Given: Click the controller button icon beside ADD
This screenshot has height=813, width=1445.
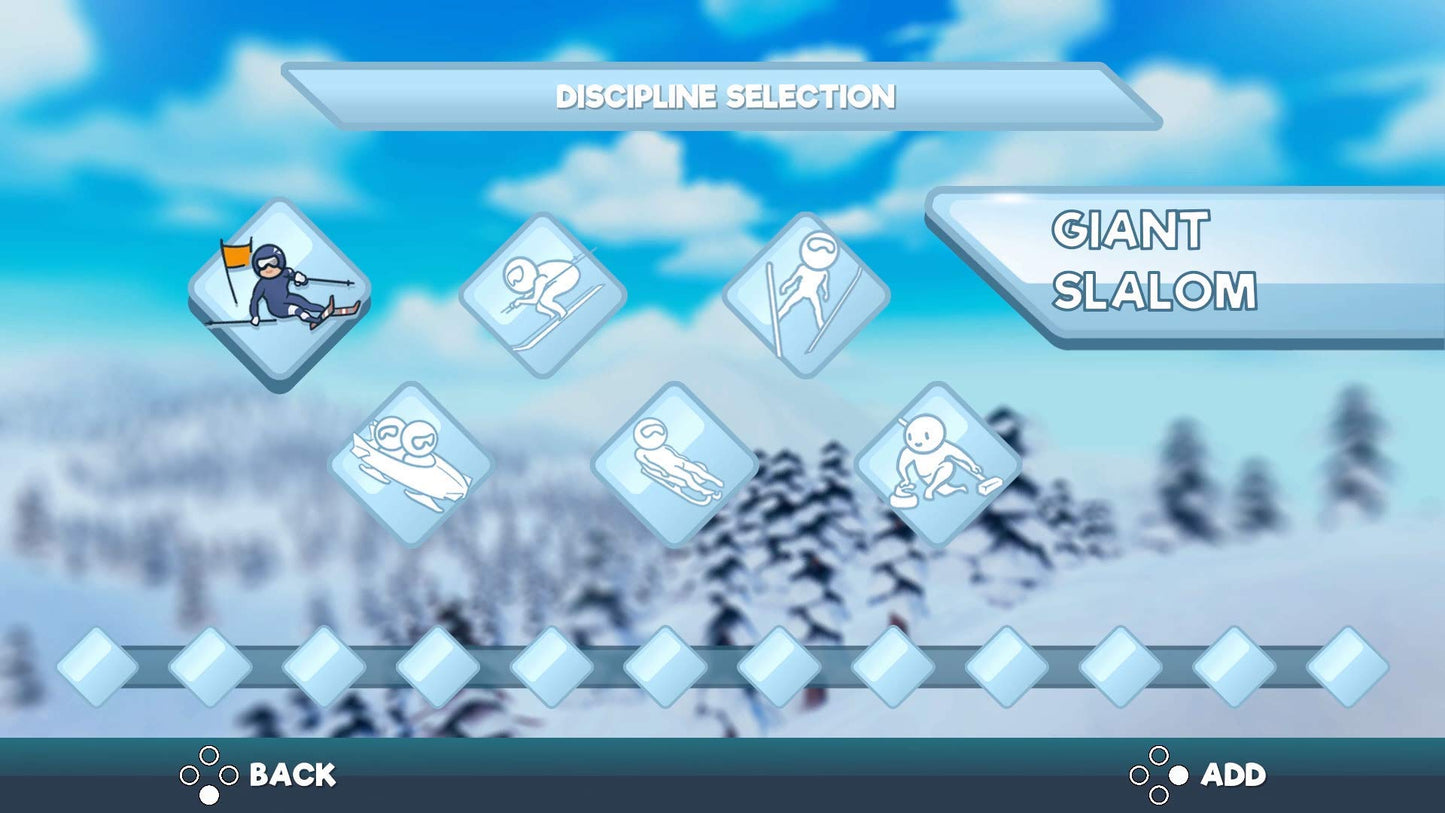Looking at the screenshot, I should click(1160, 775).
